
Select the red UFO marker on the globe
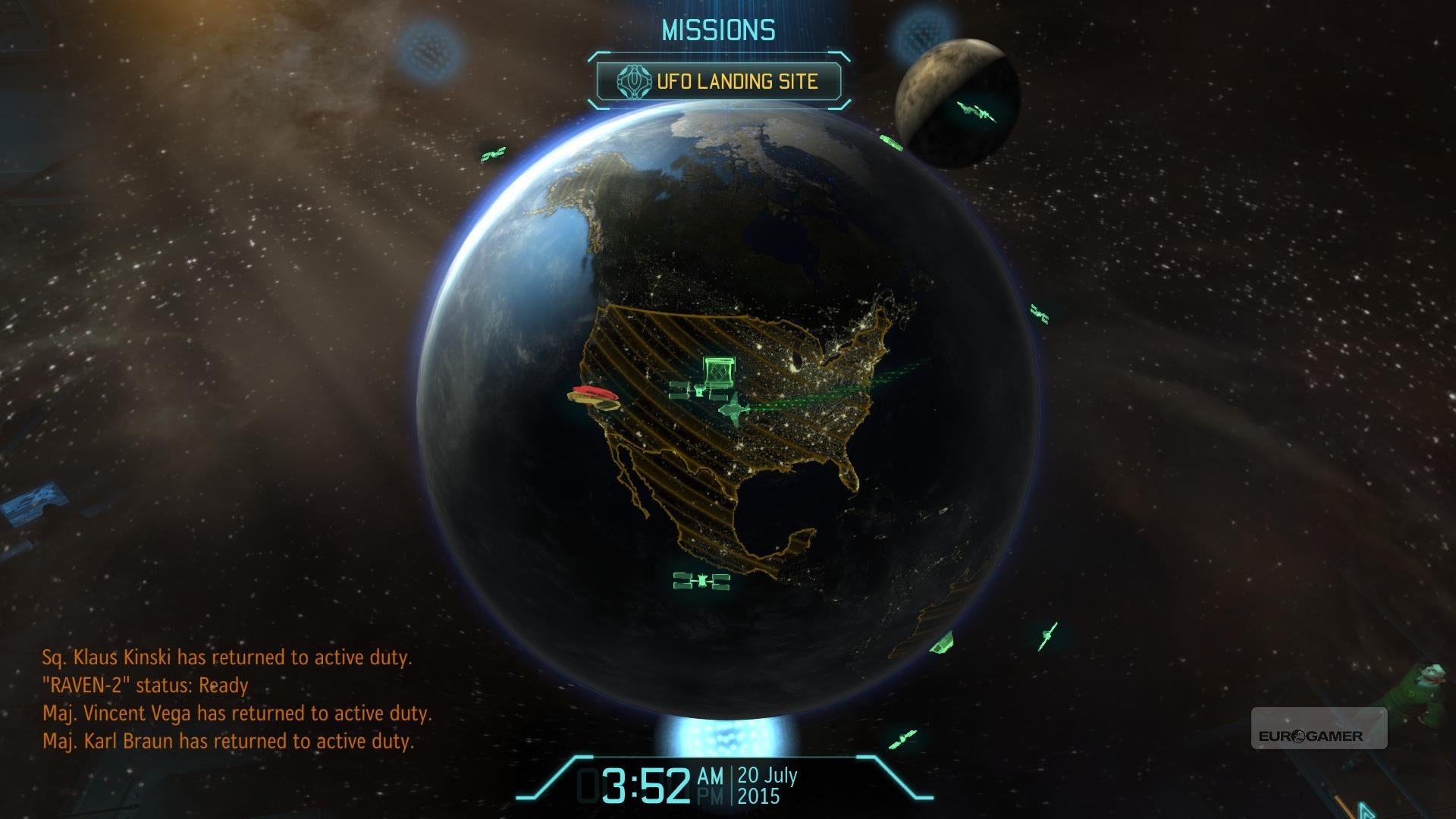click(593, 395)
